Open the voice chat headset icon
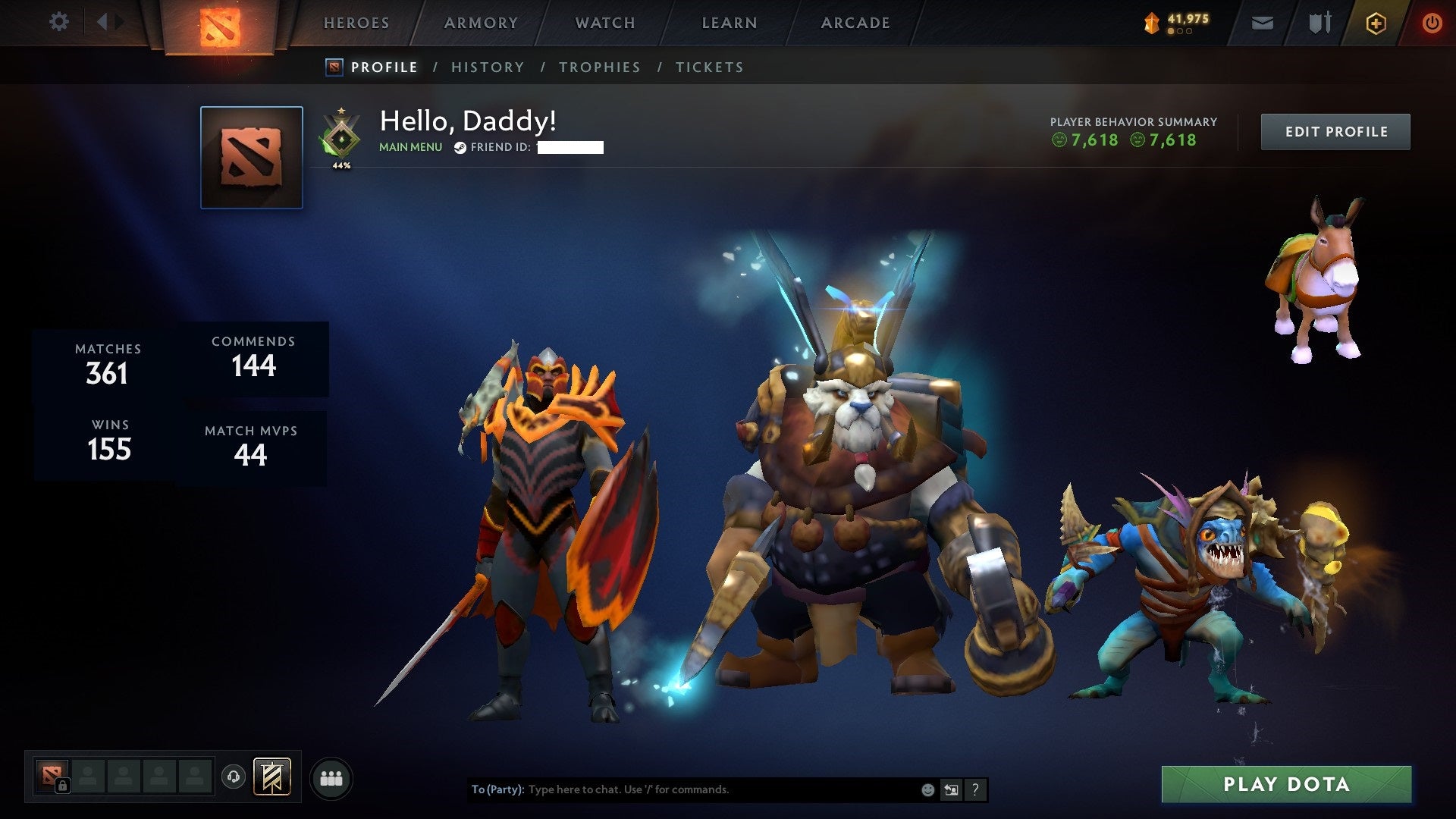1456x819 pixels. point(234,777)
